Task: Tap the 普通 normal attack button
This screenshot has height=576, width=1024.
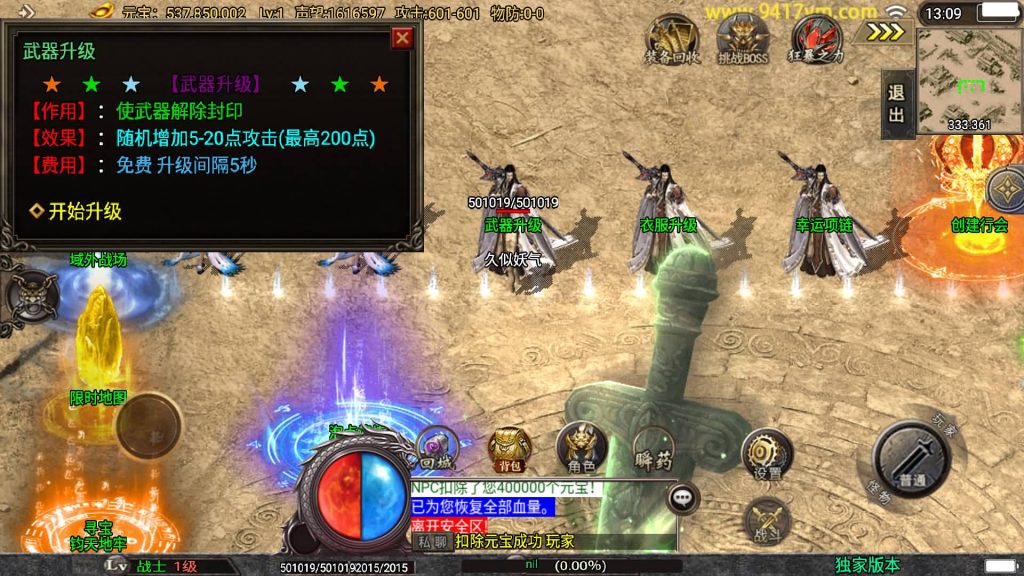Action: click(x=910, y=460)
